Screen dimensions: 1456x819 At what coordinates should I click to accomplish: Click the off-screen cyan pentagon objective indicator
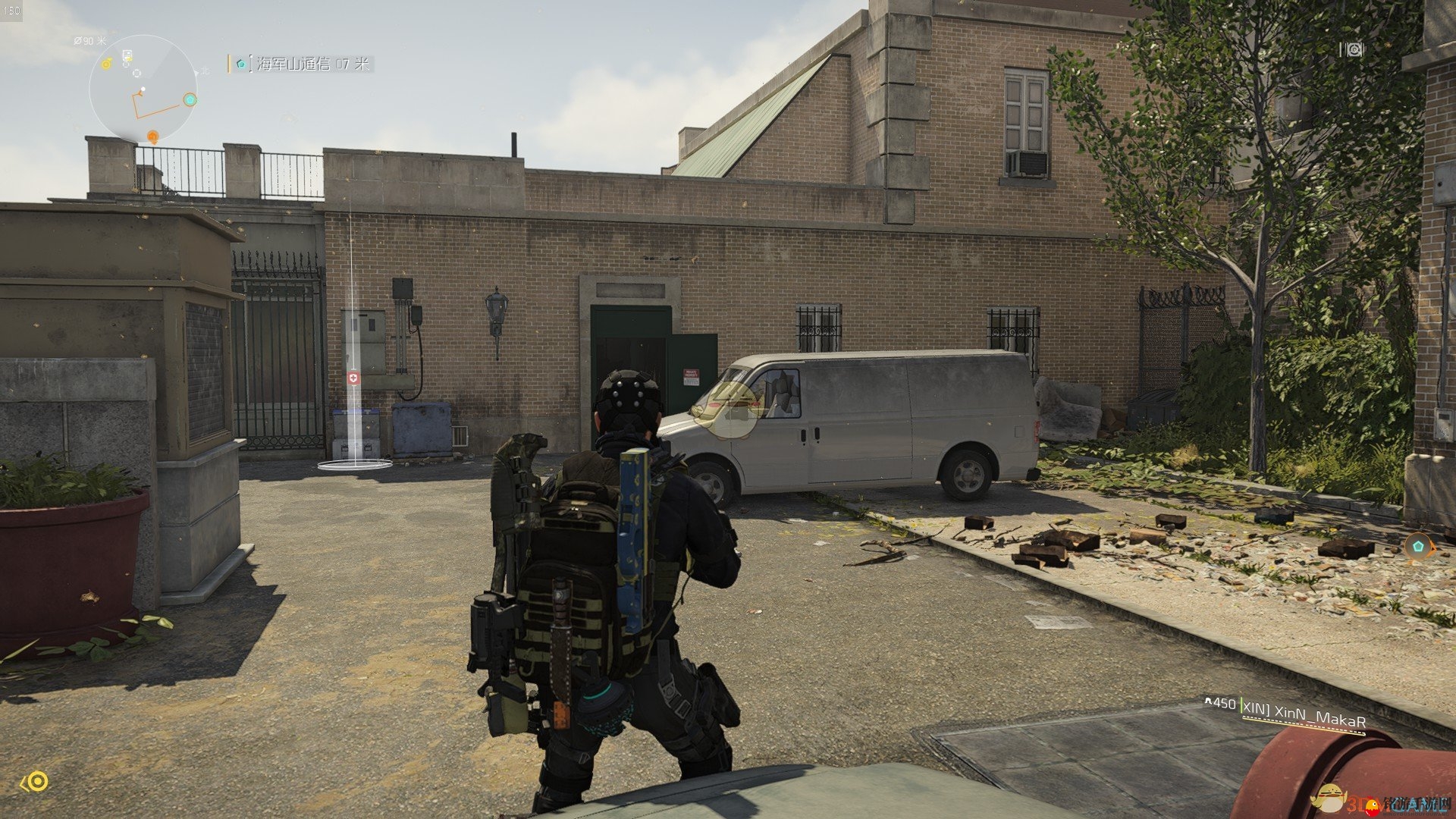(x=1417, y=545)
